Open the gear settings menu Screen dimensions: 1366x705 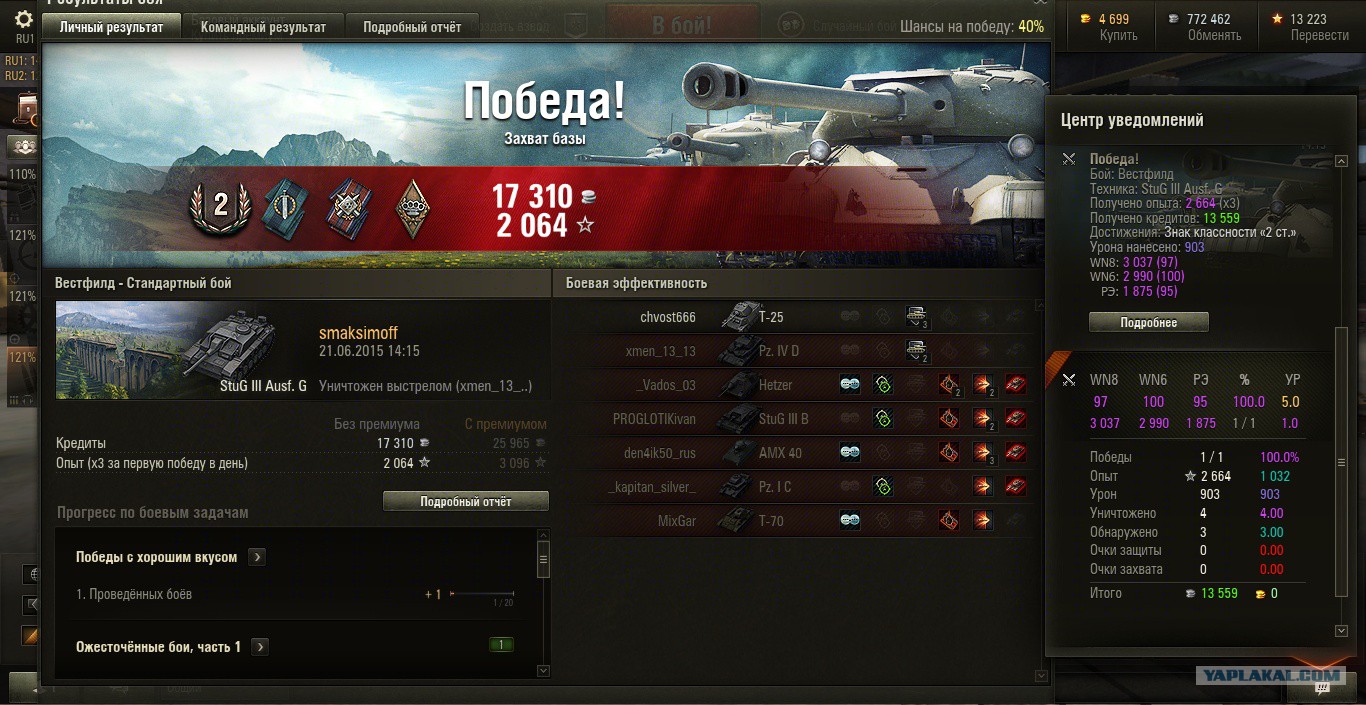pyautogui.click(x=23, y=20)
